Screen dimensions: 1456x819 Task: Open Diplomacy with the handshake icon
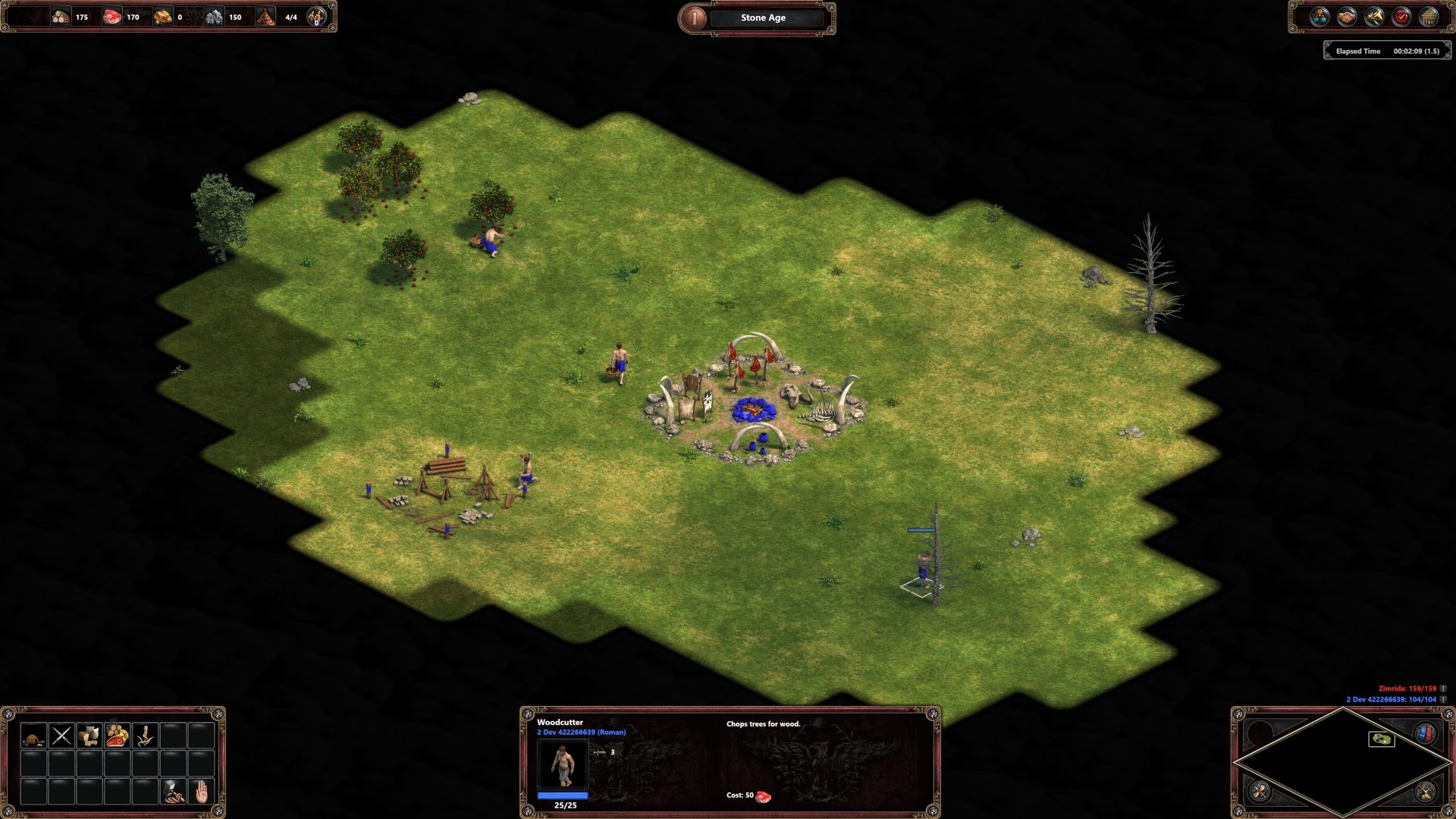(x=1346, y=15)
